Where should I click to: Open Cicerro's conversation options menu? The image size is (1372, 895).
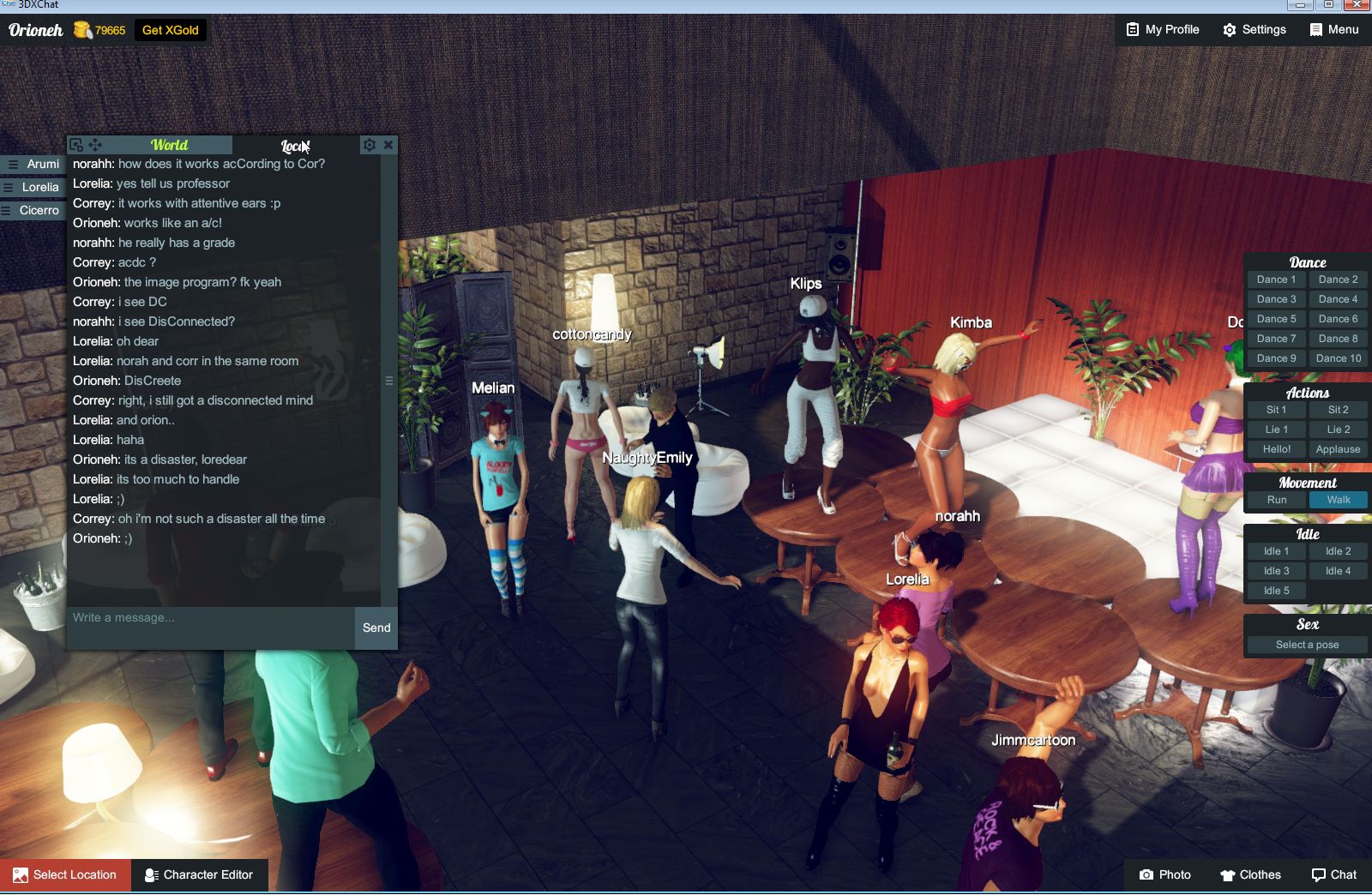[6, 210]
